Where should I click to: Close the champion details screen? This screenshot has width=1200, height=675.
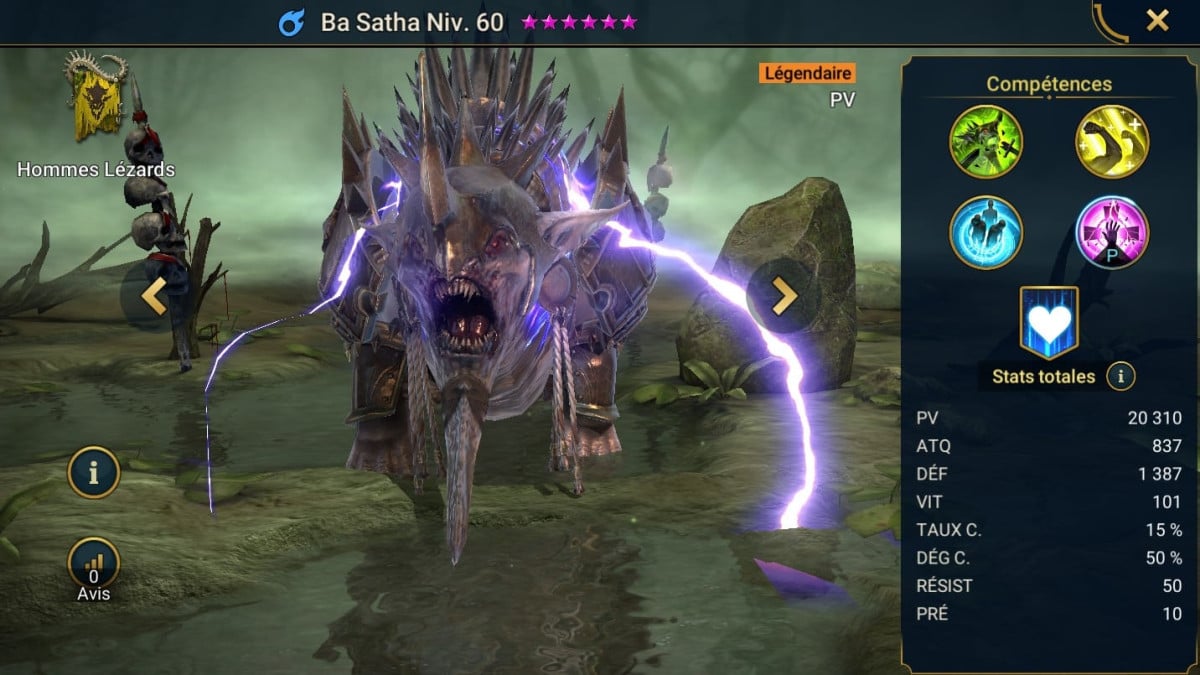pyautogui.click(x=1157, y=21)
